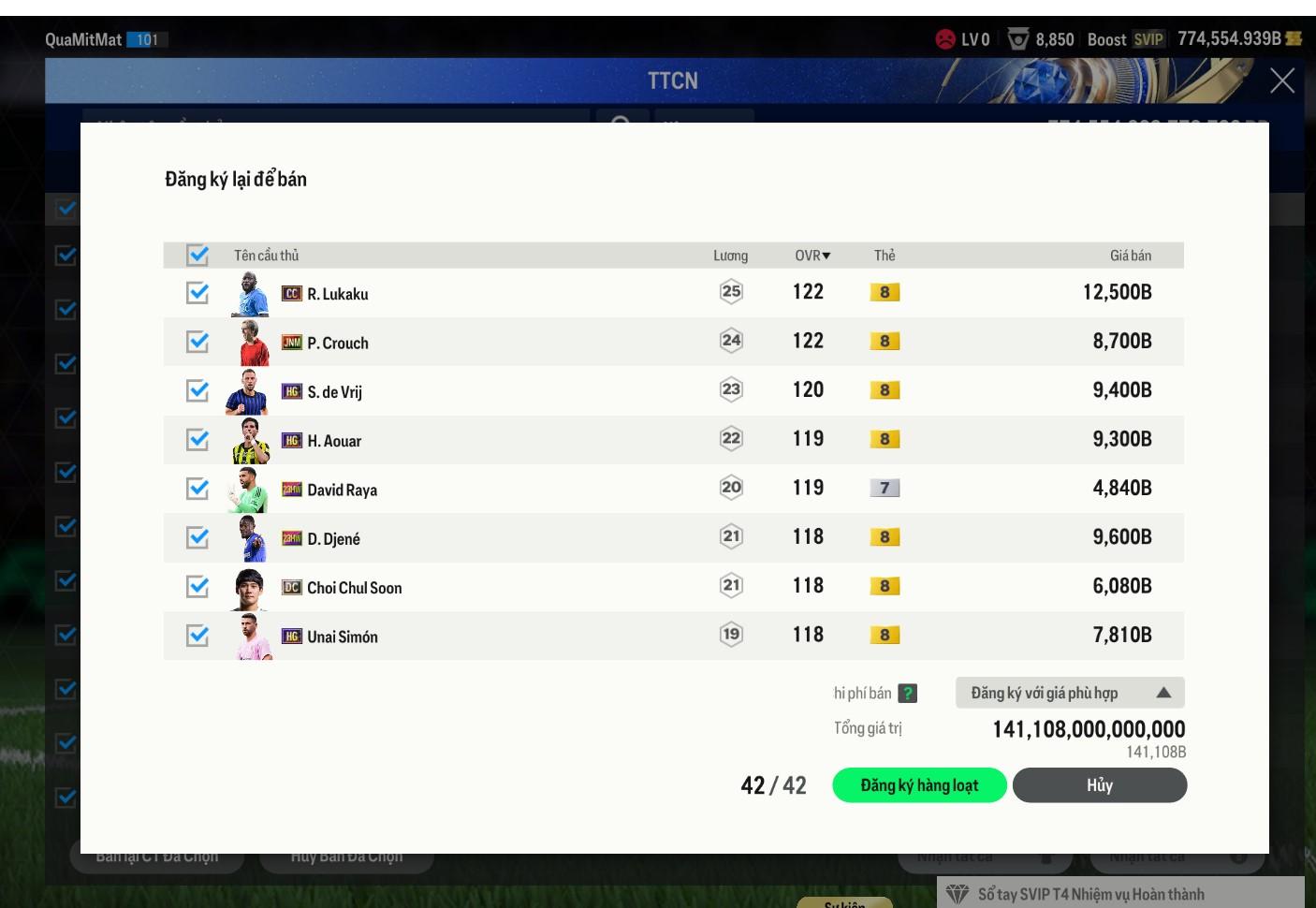Show help for selling fee question mark
This screenshot has width=1316, height=908.
pyautogui.click(x=907, y=694)
